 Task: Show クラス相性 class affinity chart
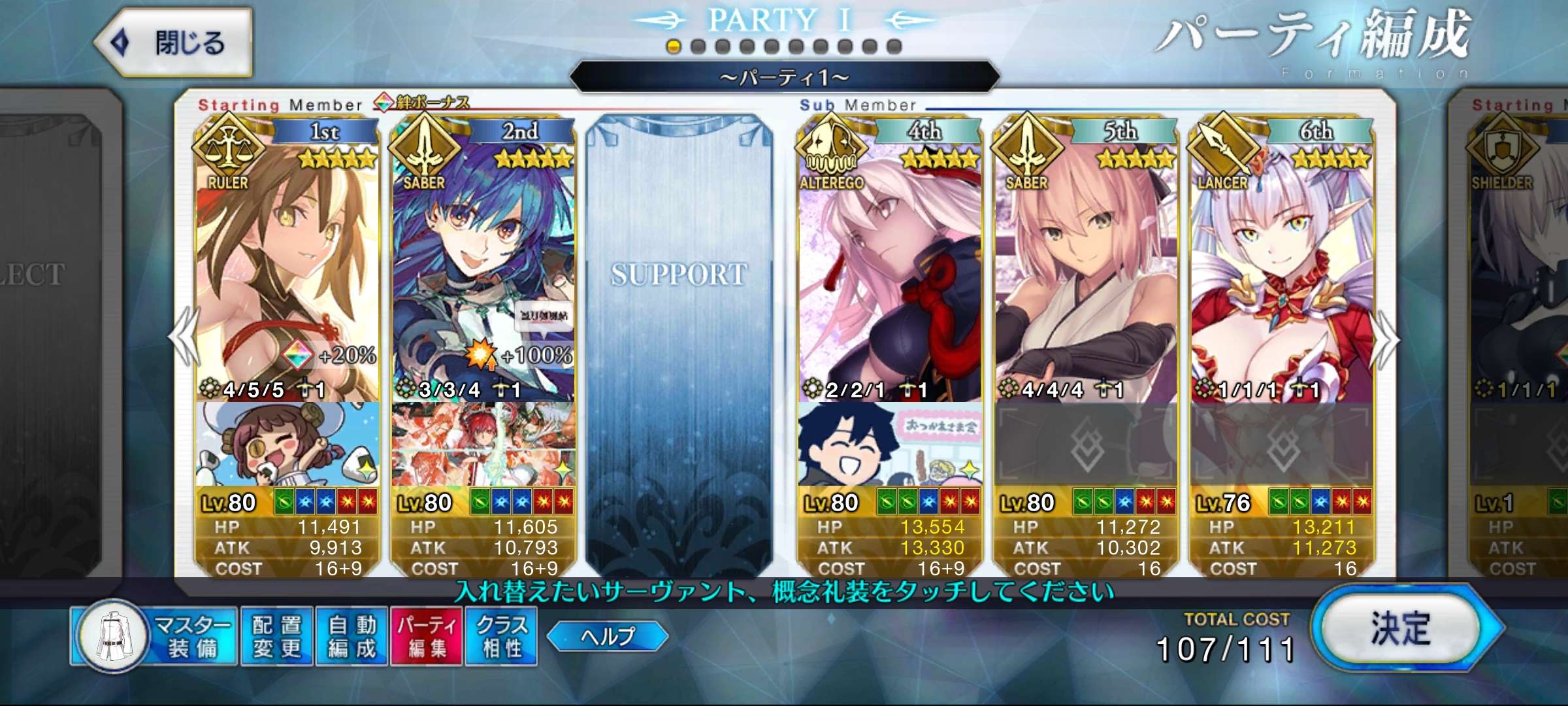click(502, 636)
